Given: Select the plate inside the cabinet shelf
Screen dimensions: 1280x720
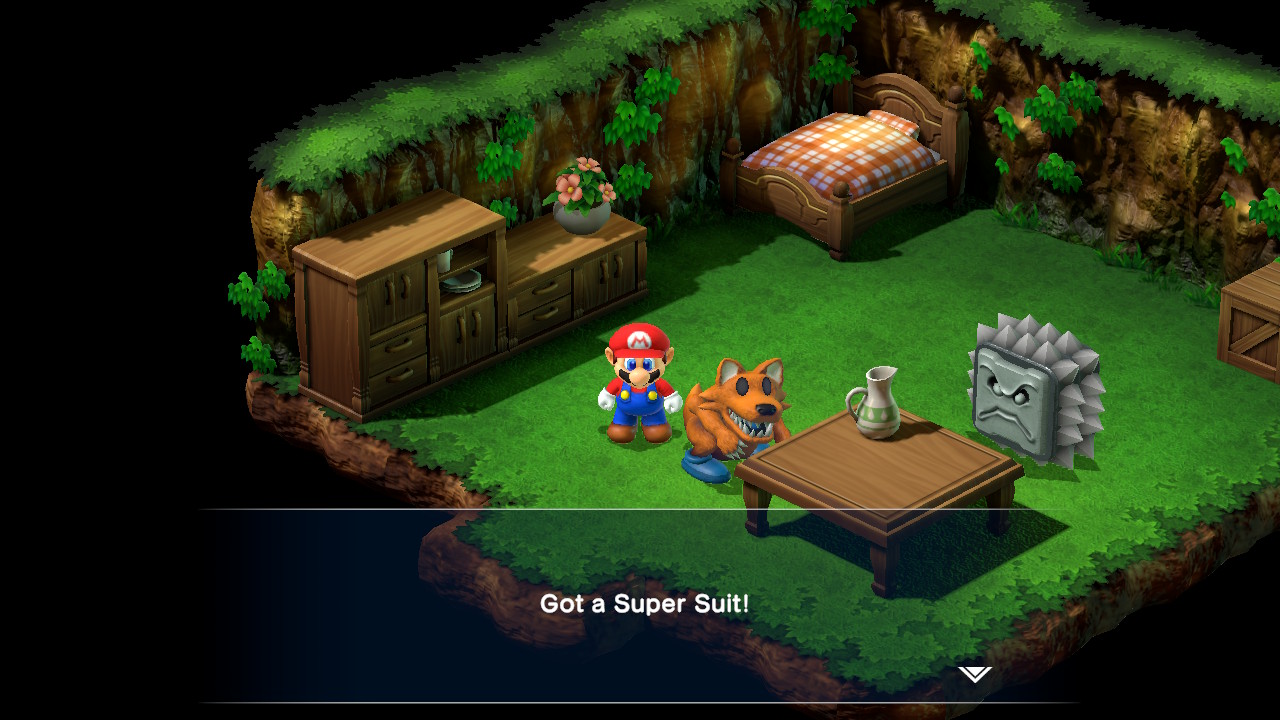Looking at the screenshot, I should point(462,281).
